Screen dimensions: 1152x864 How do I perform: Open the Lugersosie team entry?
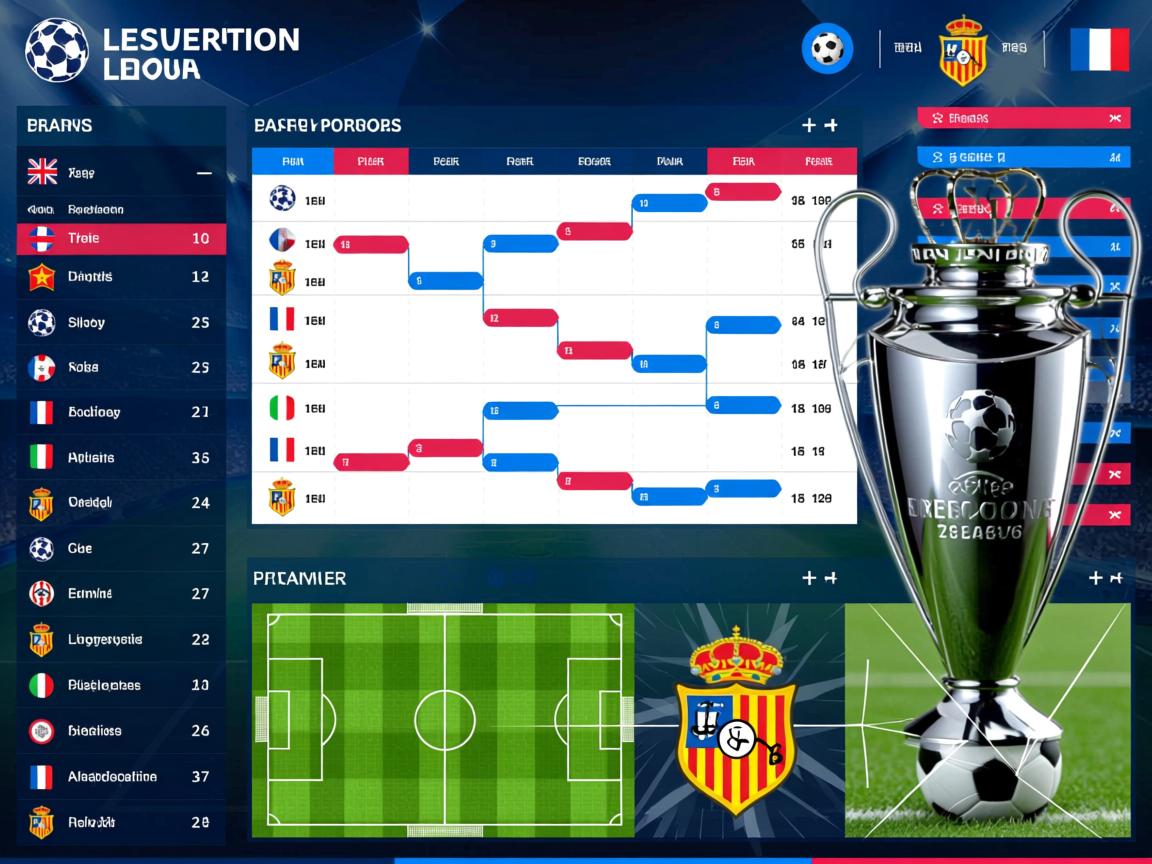120,640
